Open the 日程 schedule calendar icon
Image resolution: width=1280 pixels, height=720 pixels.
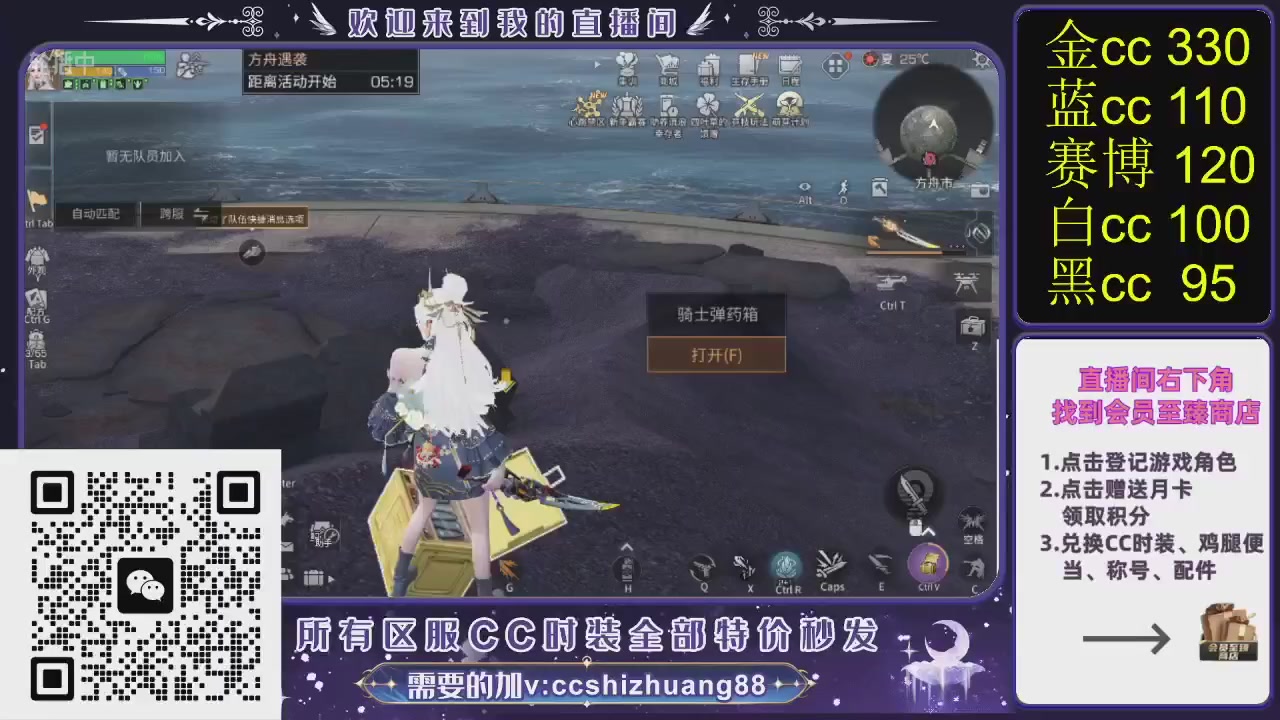coord(788,64)
